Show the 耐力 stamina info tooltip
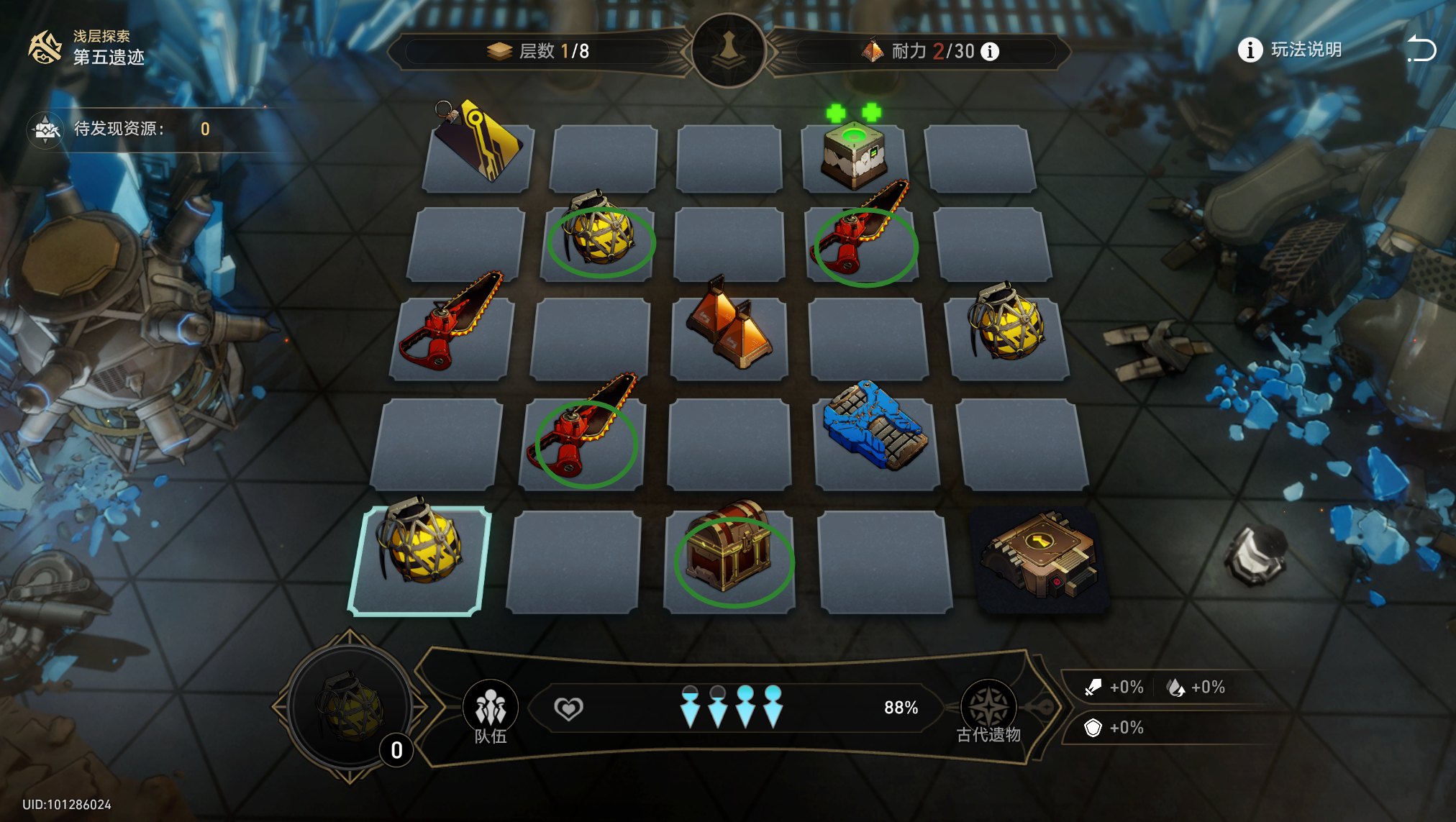 click(991, 52)
